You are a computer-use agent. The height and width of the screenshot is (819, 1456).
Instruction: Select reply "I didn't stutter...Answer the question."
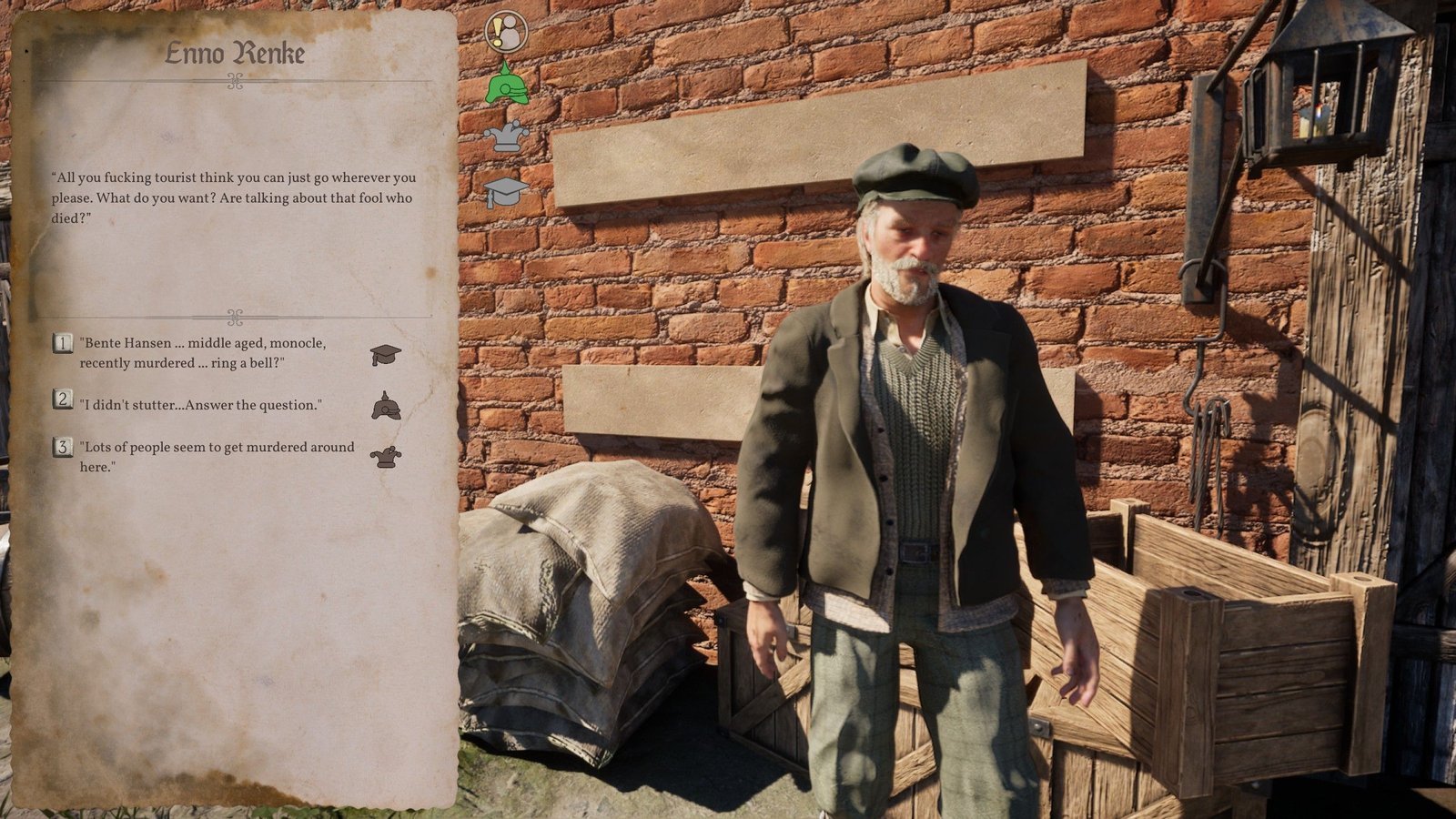[200, 405]
